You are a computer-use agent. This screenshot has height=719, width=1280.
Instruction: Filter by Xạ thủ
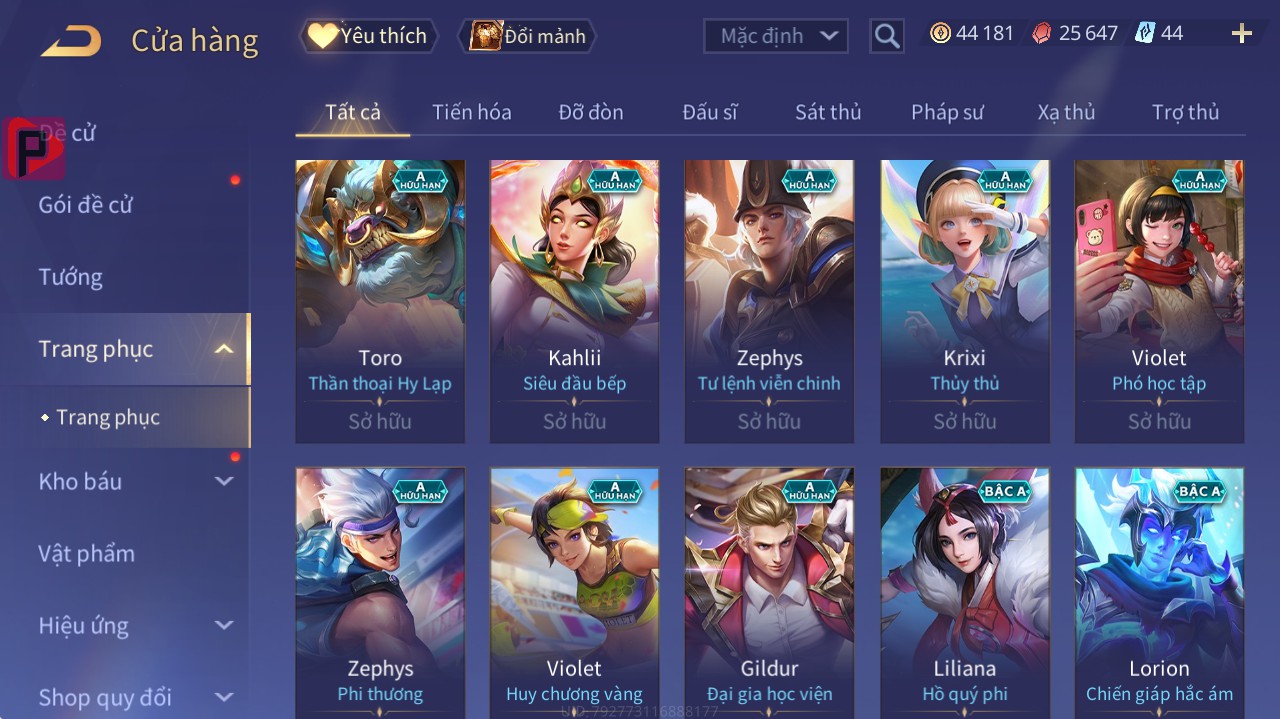click(1066, 112)
